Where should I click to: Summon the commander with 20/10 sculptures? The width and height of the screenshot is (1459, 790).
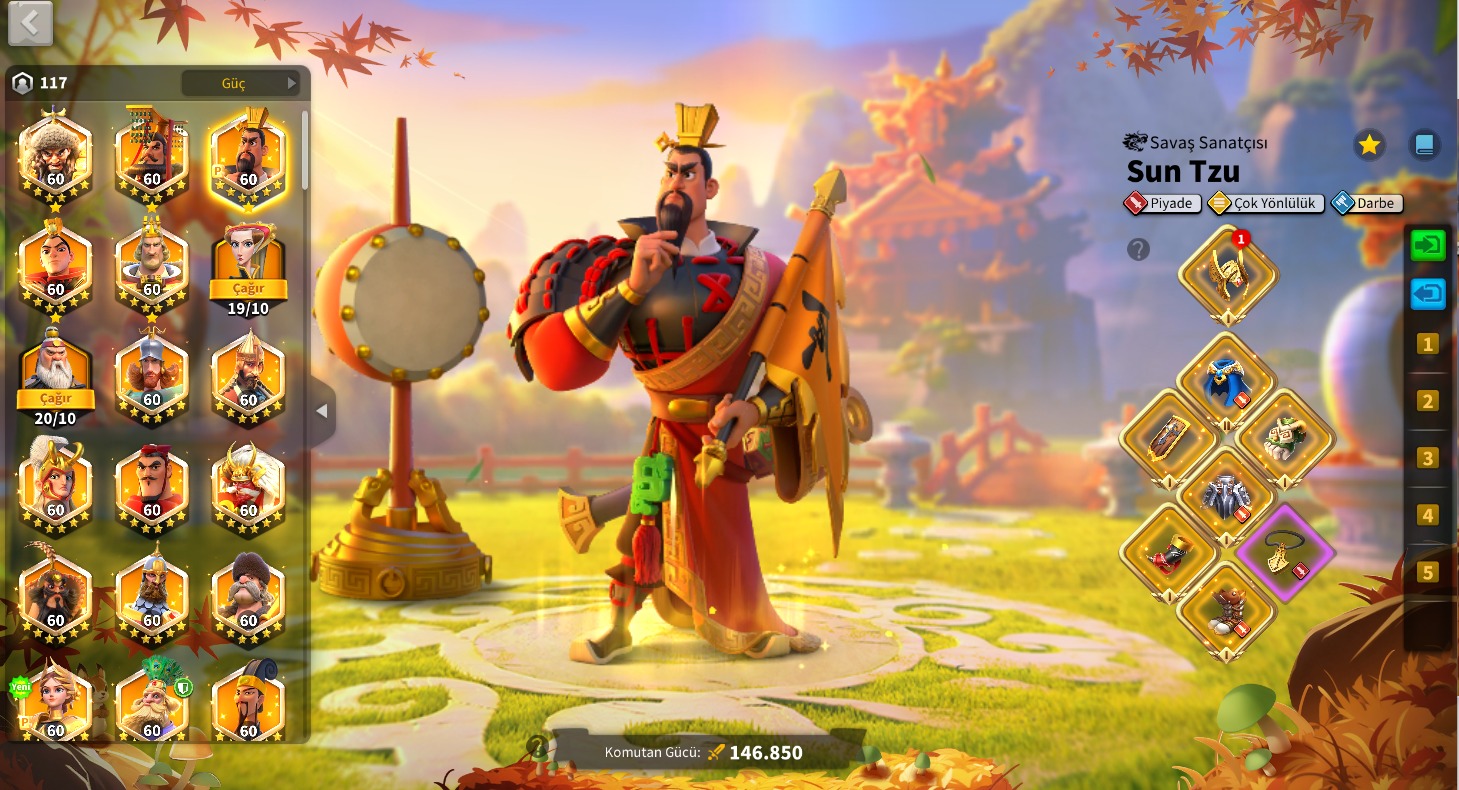click(x=55, y=398)
